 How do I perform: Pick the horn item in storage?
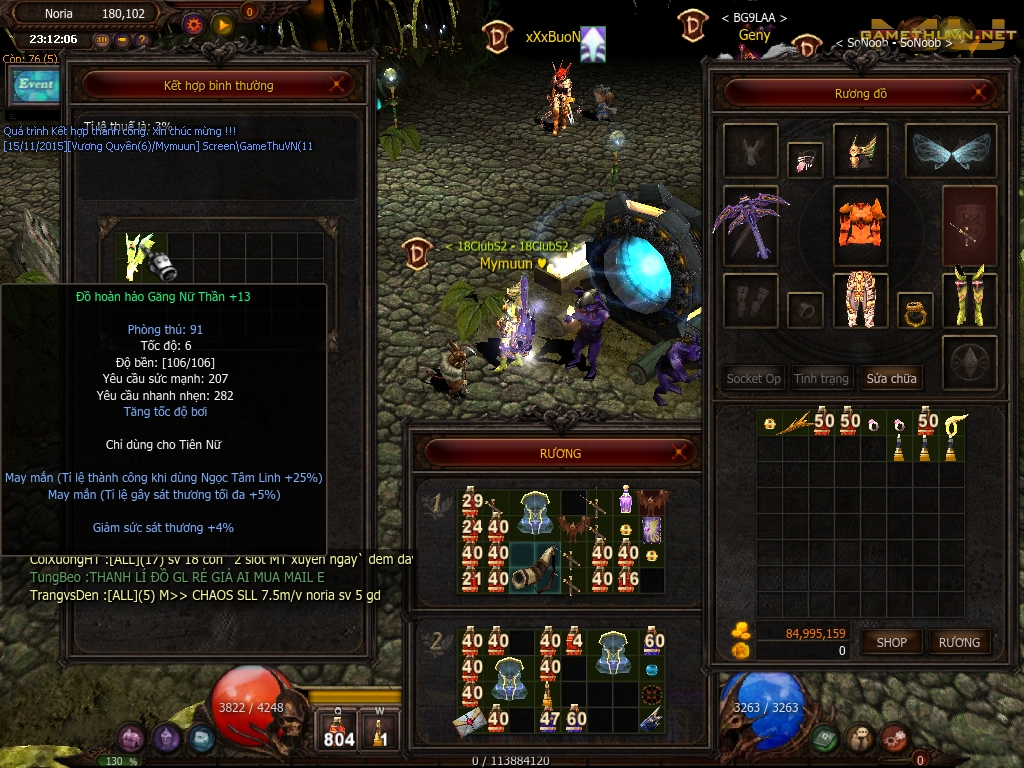pos(534,568)
